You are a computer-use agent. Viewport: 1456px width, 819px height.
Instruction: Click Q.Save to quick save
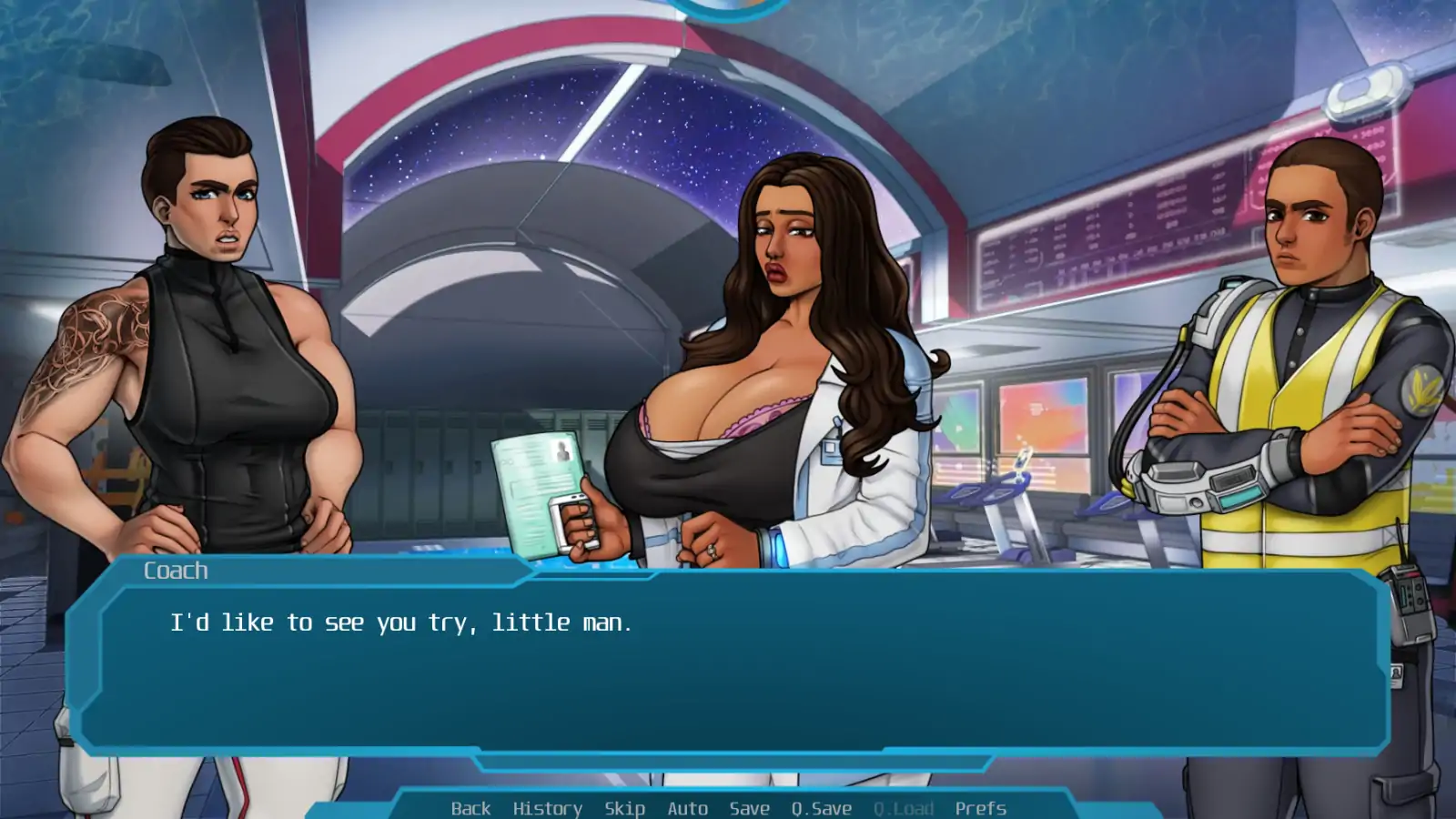pyautogui.click(x=821, y=808)
